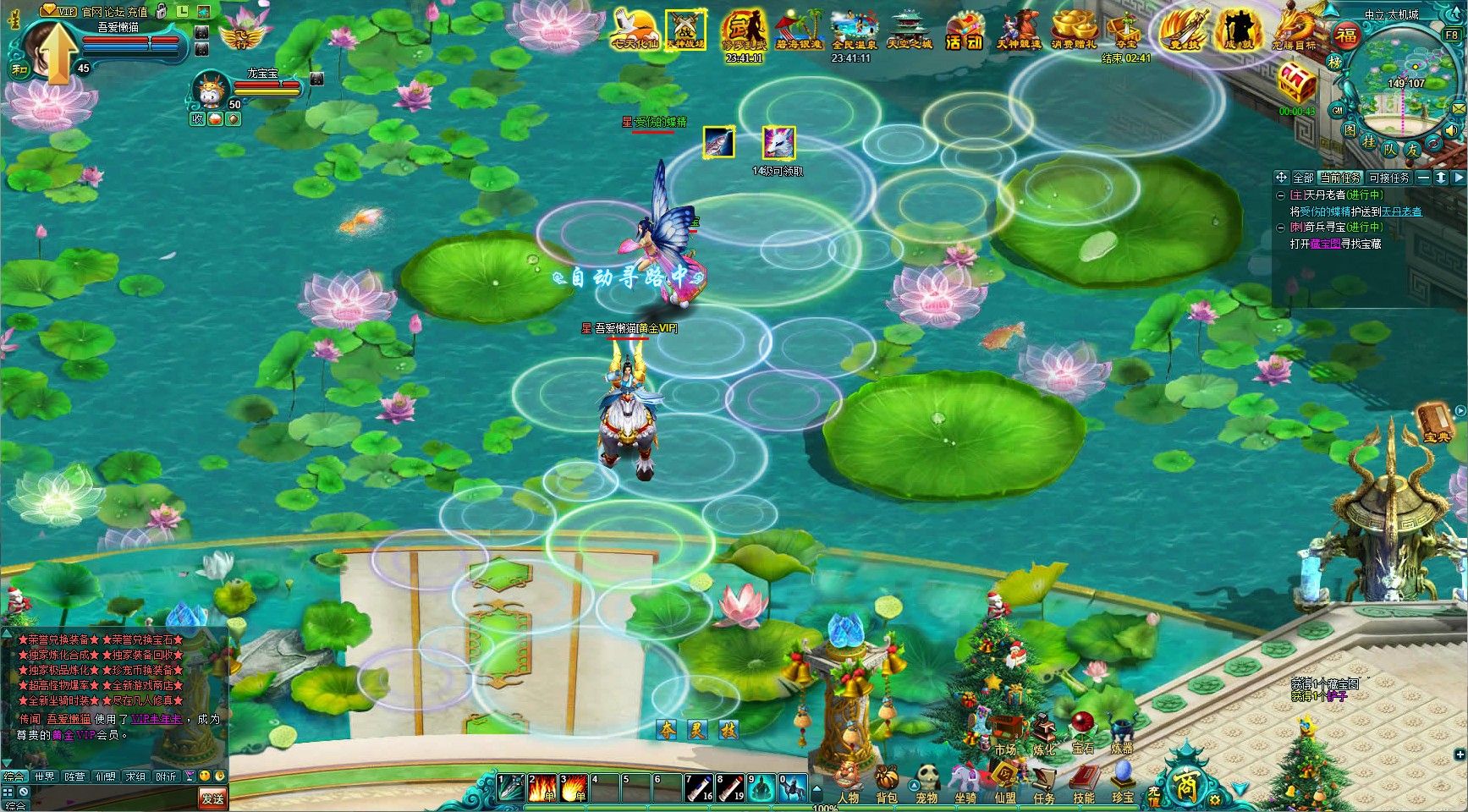This screenshot has width=1468, height=812.
Task: Open the 技能 skills book
Action: pos(1083,784)
